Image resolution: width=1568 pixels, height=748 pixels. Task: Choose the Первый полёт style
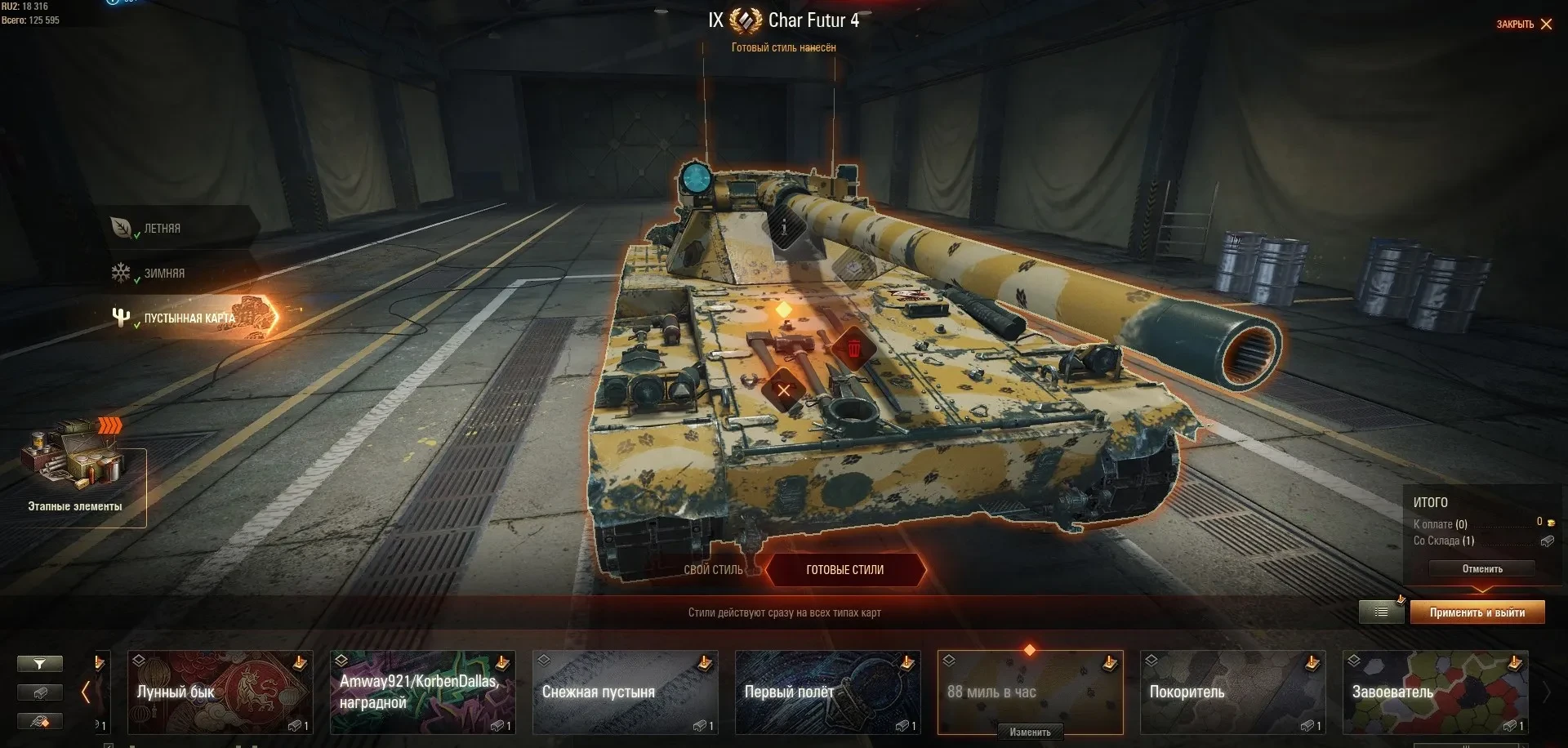tap(827, 692)
